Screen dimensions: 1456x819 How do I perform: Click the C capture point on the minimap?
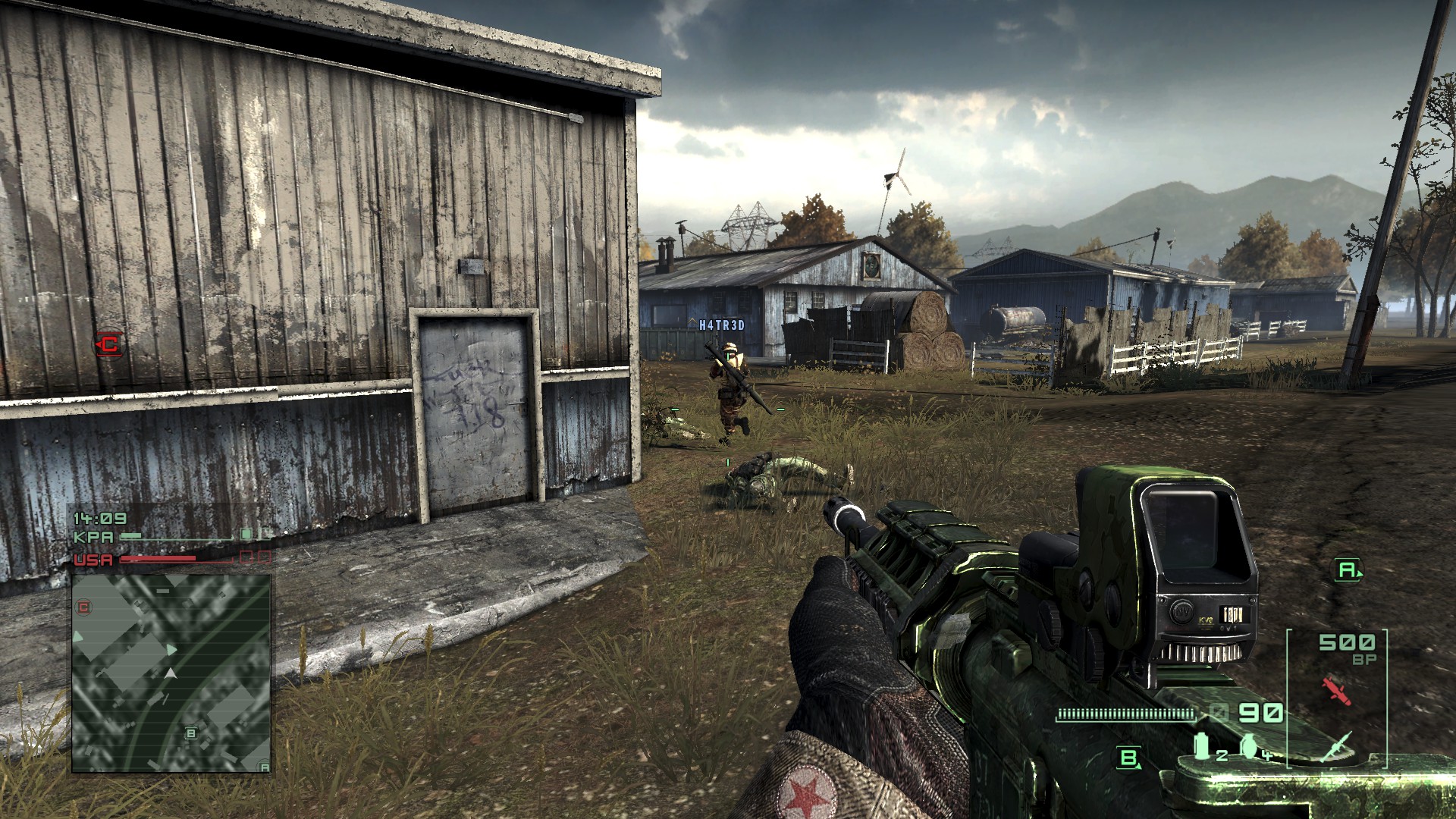coord(84,607)
